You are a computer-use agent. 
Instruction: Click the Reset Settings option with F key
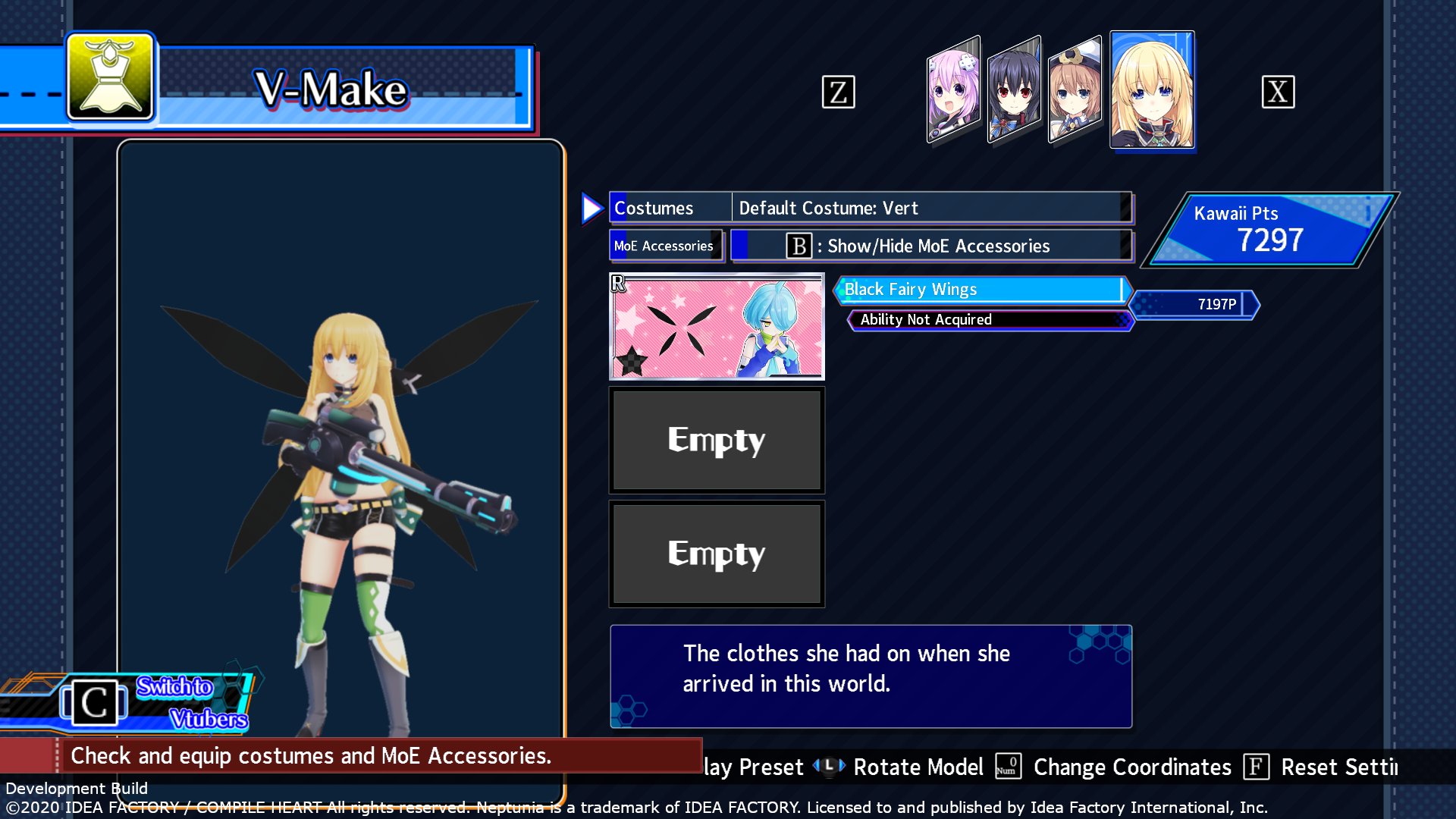pos(1257,767)
